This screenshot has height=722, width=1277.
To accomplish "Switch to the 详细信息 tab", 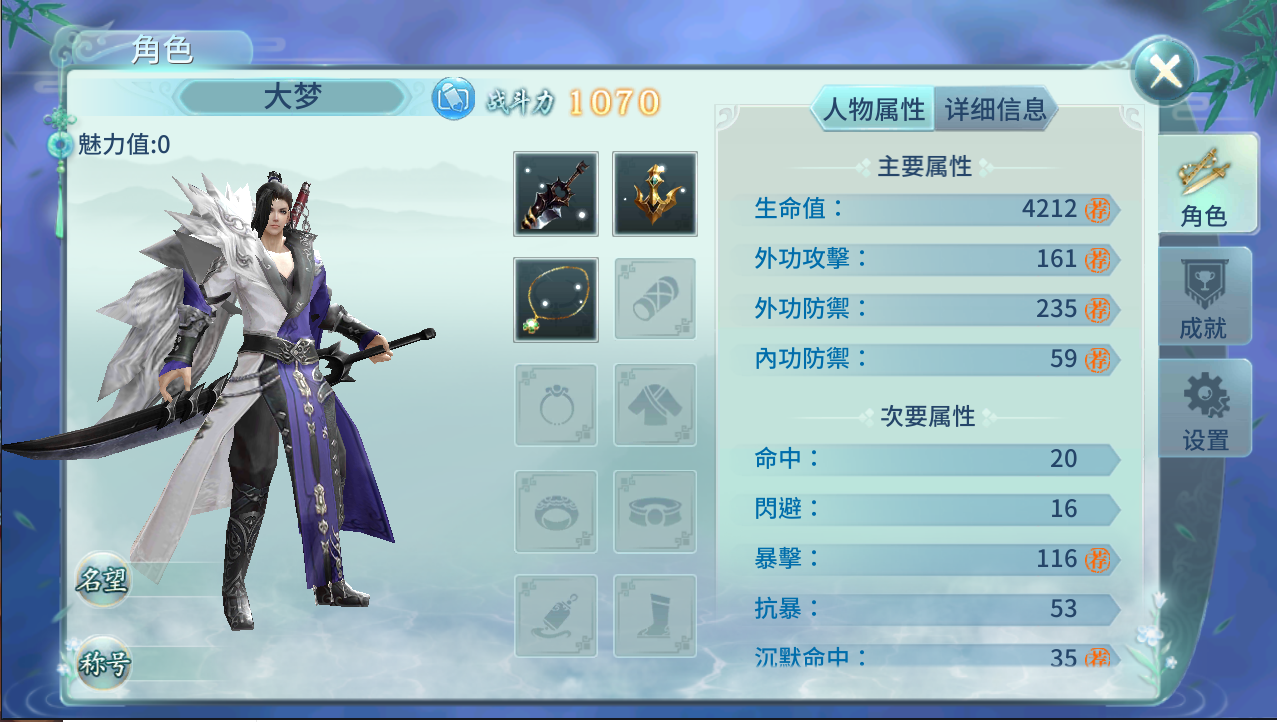I will 995,109.
